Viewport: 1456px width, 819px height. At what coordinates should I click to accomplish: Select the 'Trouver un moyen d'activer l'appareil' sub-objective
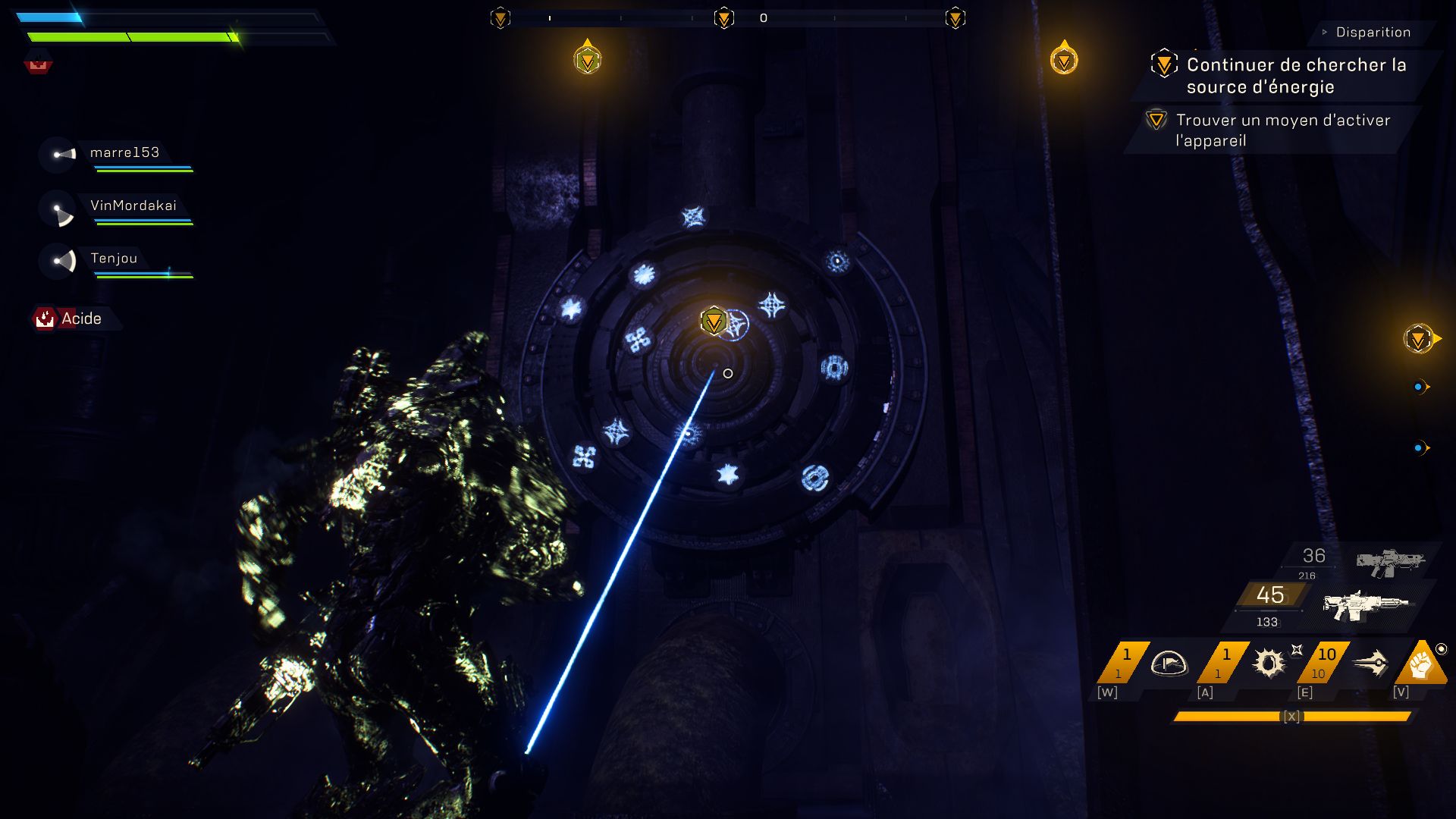[x=1282, y=130]
